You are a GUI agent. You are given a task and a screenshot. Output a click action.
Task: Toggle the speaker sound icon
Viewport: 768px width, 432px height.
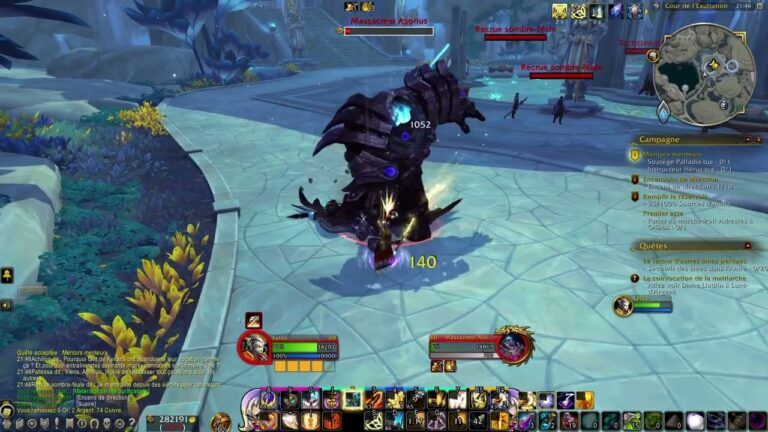coord(6,305)
